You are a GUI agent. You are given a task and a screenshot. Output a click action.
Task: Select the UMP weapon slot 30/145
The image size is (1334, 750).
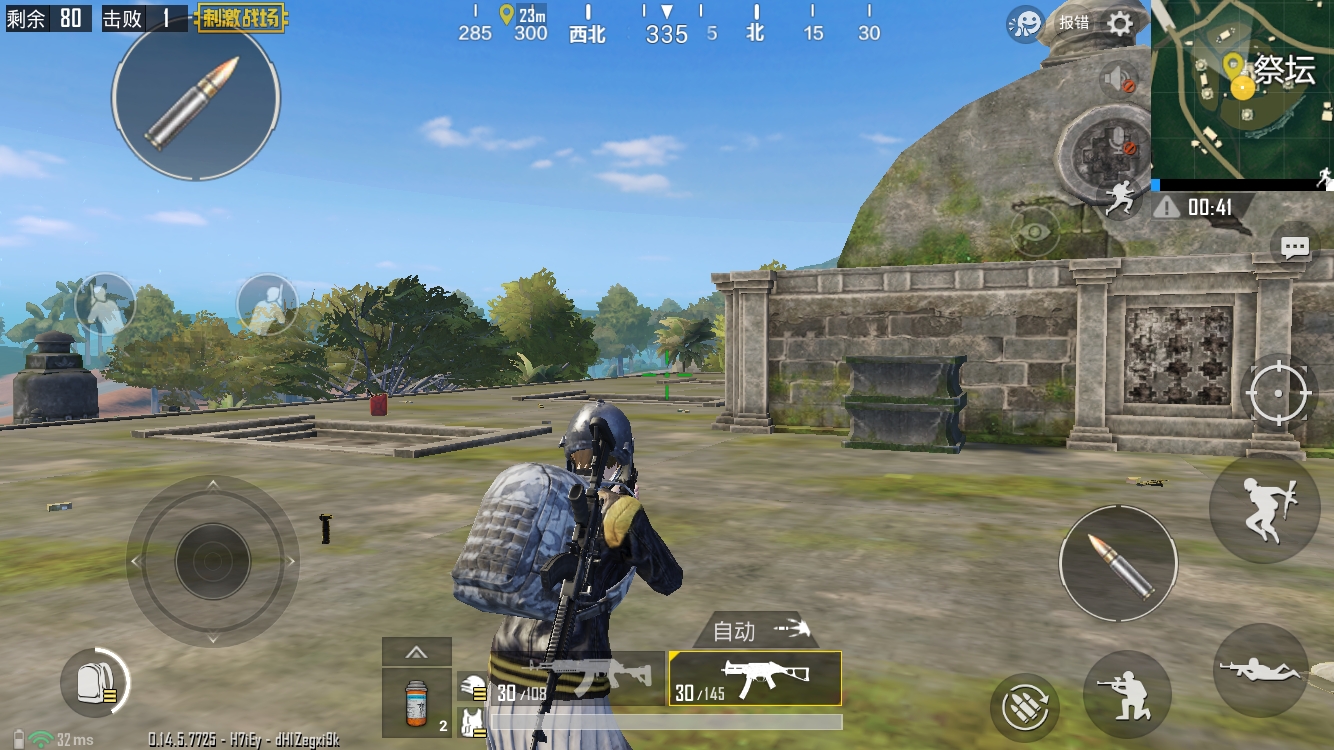755,679
